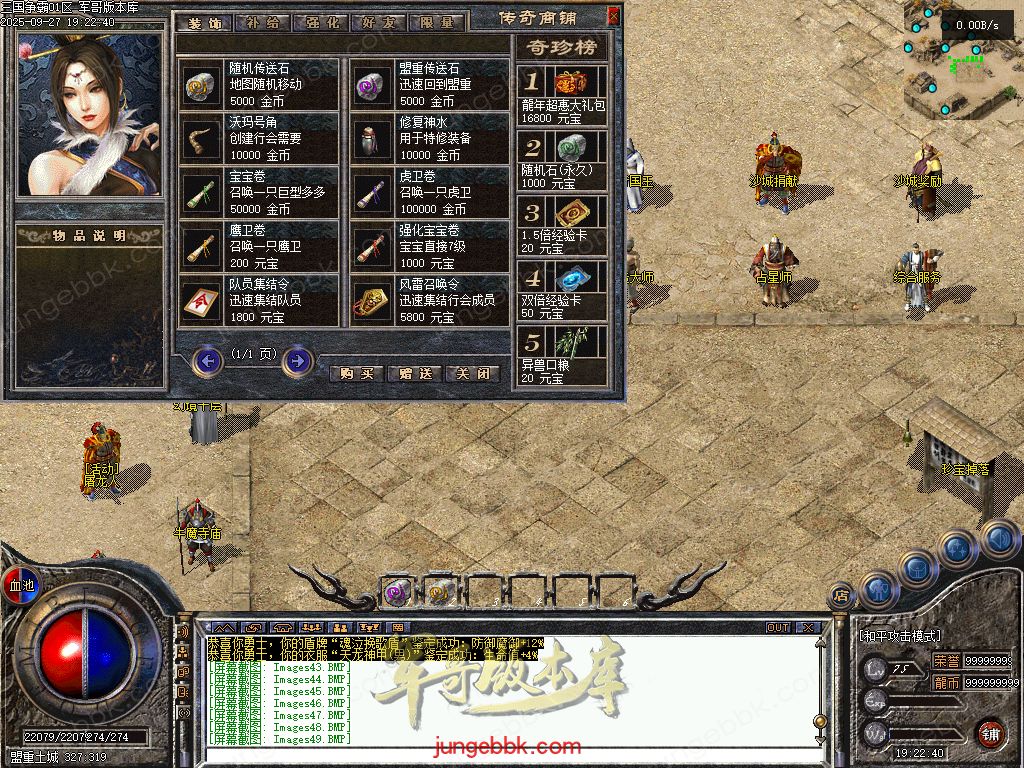
Task: Select the 盟重传送石 shop item
Action: [x=430, y=84]
